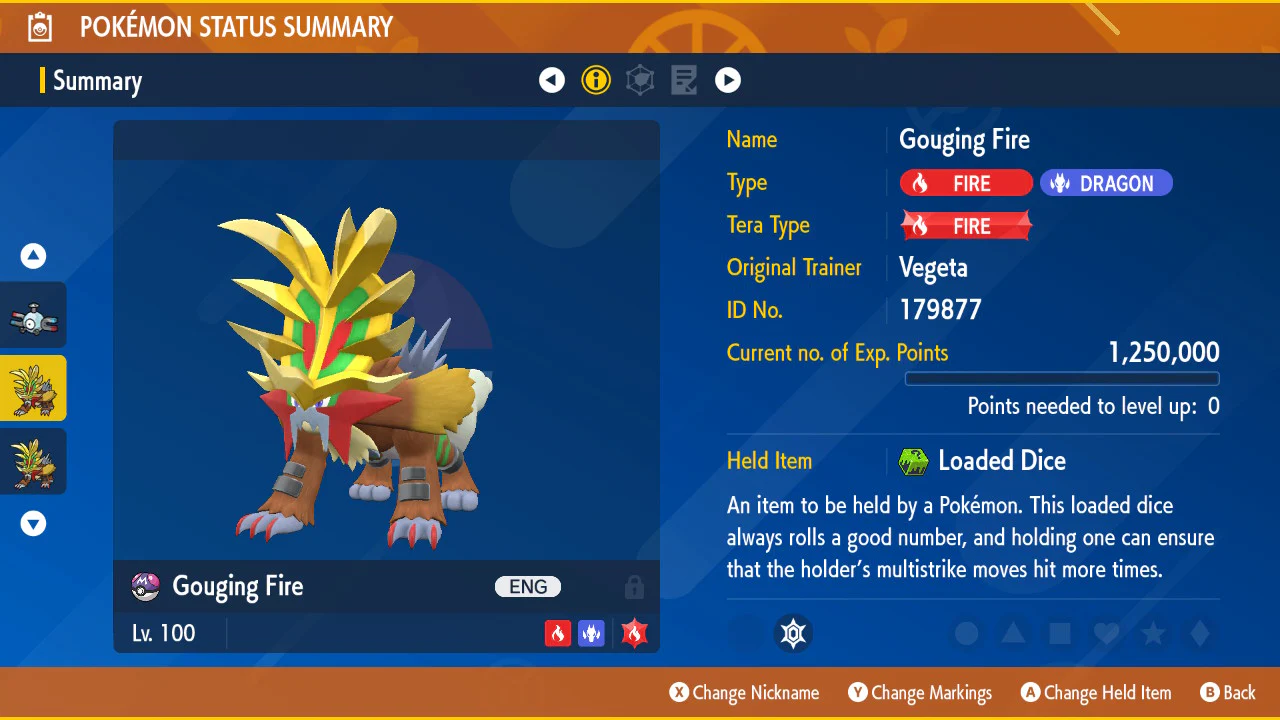Image resolution: width=1280 pixels, height=720 pixels.
Task: Go to the previous summary page arrow
Action: pos(552,80)
